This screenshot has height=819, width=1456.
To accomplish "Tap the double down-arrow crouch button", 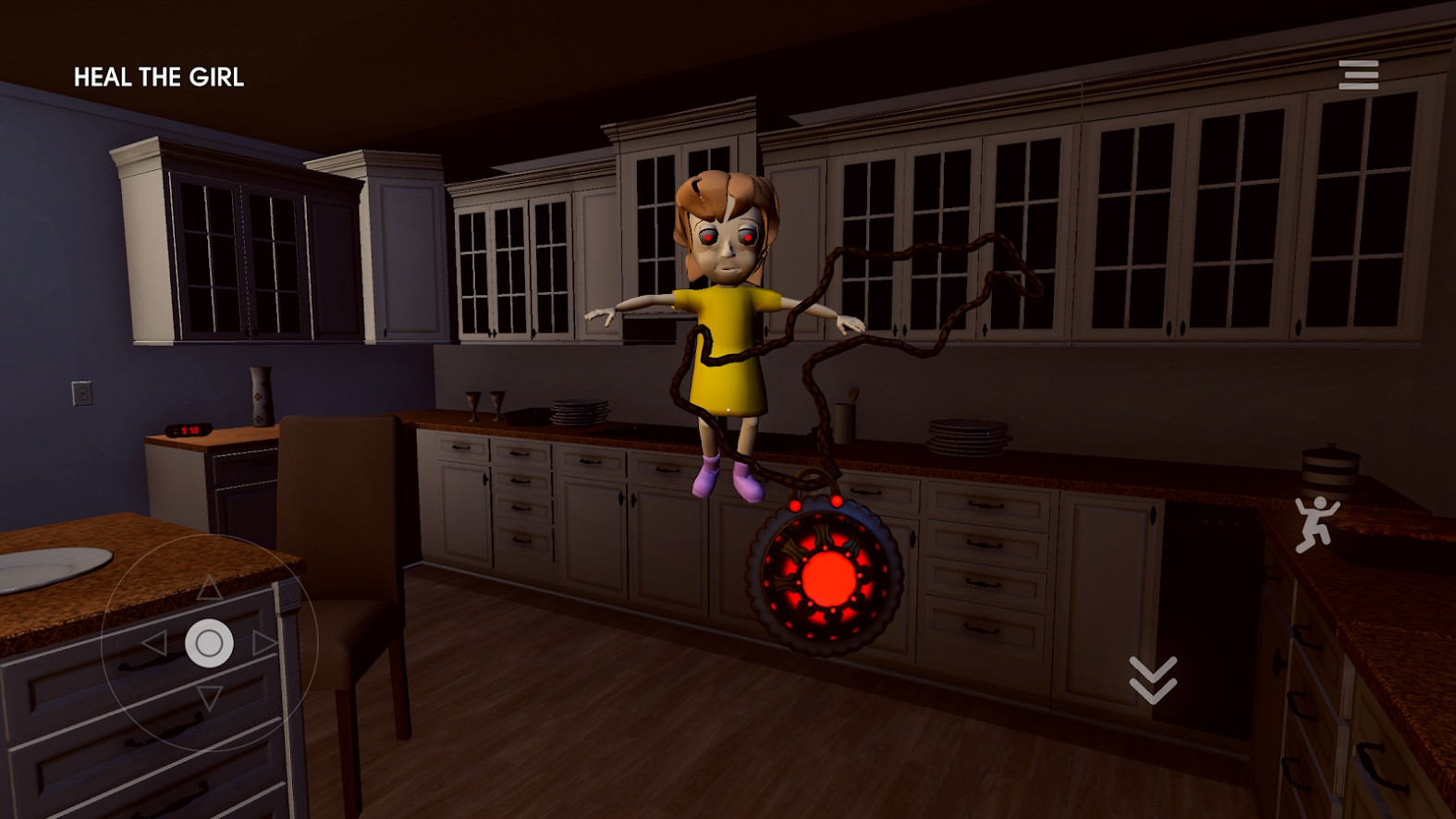I will pos(1153,679).
